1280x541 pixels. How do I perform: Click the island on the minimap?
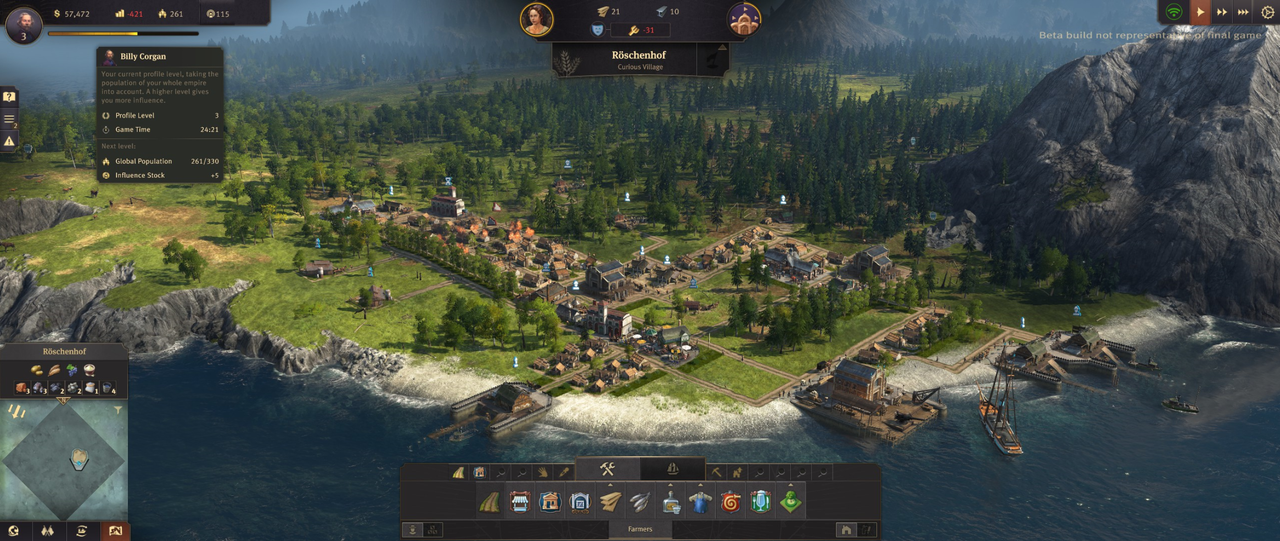pyautogui.click(x=79, y=459)
